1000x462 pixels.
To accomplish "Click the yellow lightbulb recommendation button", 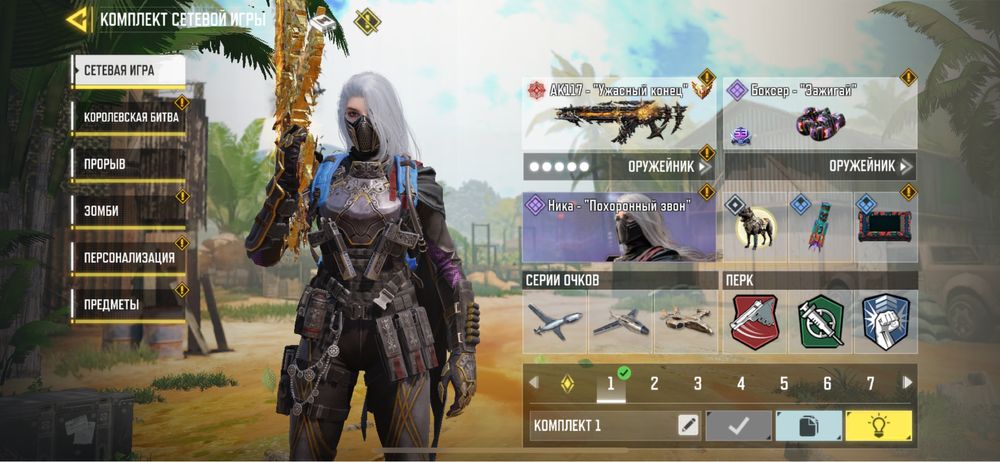I will point(878,425).
